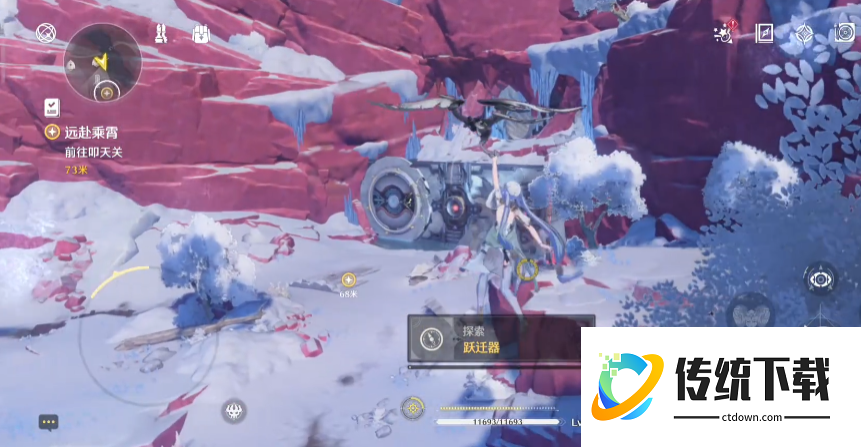Tap the eye-shaped camera button
The image size is (861, 447).
(821, 279)
